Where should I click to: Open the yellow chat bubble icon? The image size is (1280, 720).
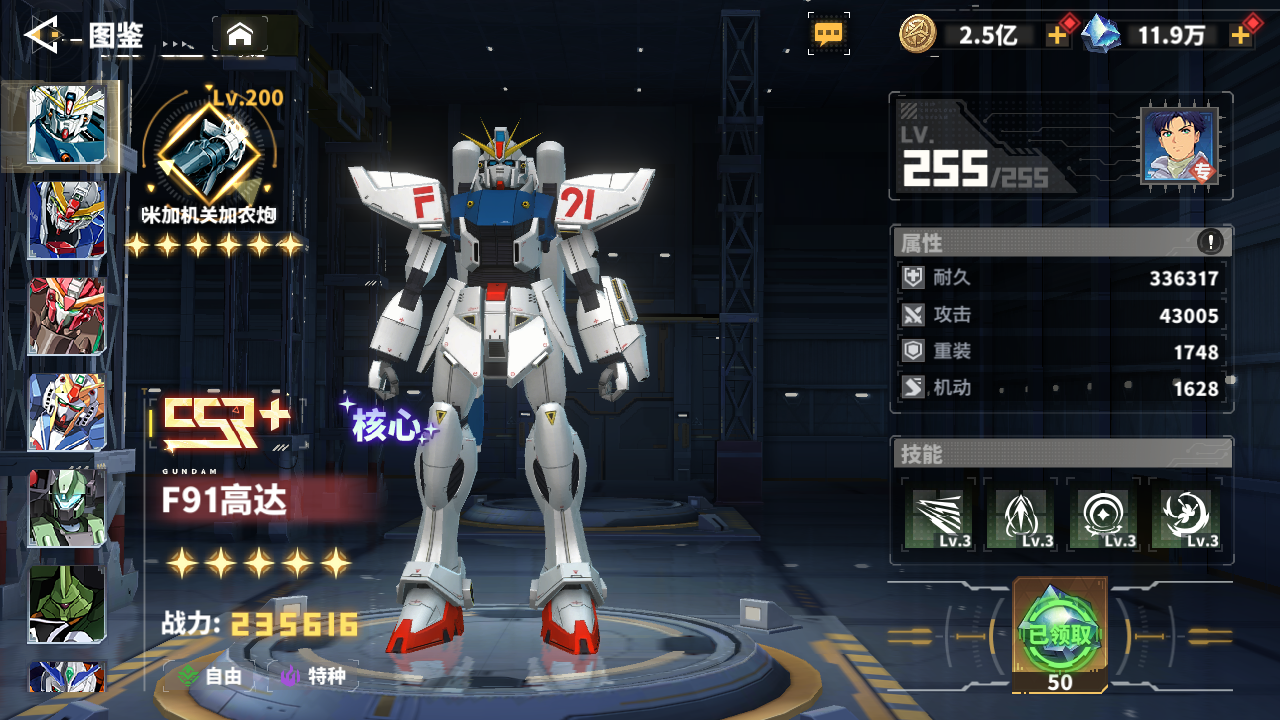828,34
